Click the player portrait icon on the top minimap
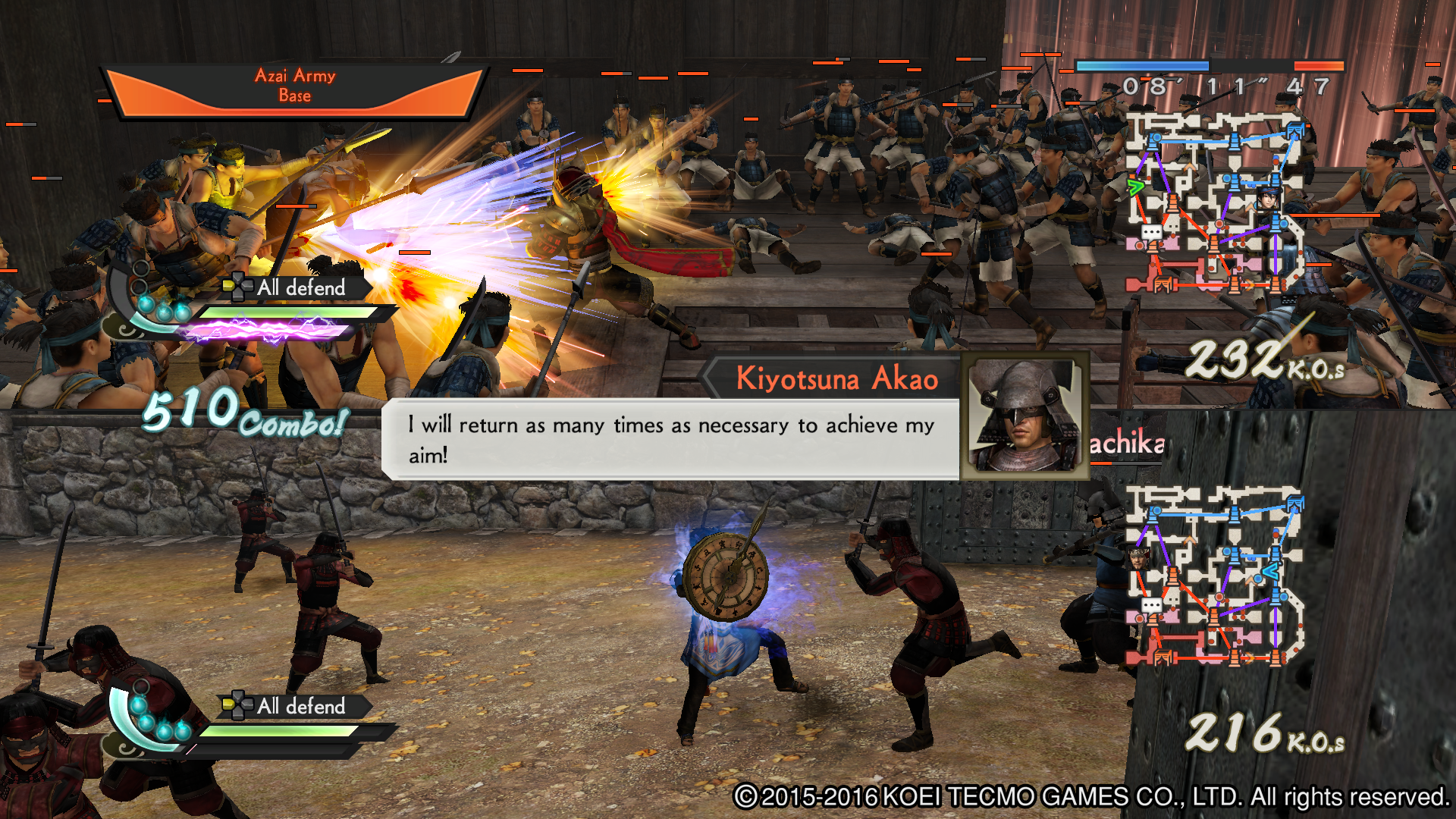 (x=1269, y=199)
